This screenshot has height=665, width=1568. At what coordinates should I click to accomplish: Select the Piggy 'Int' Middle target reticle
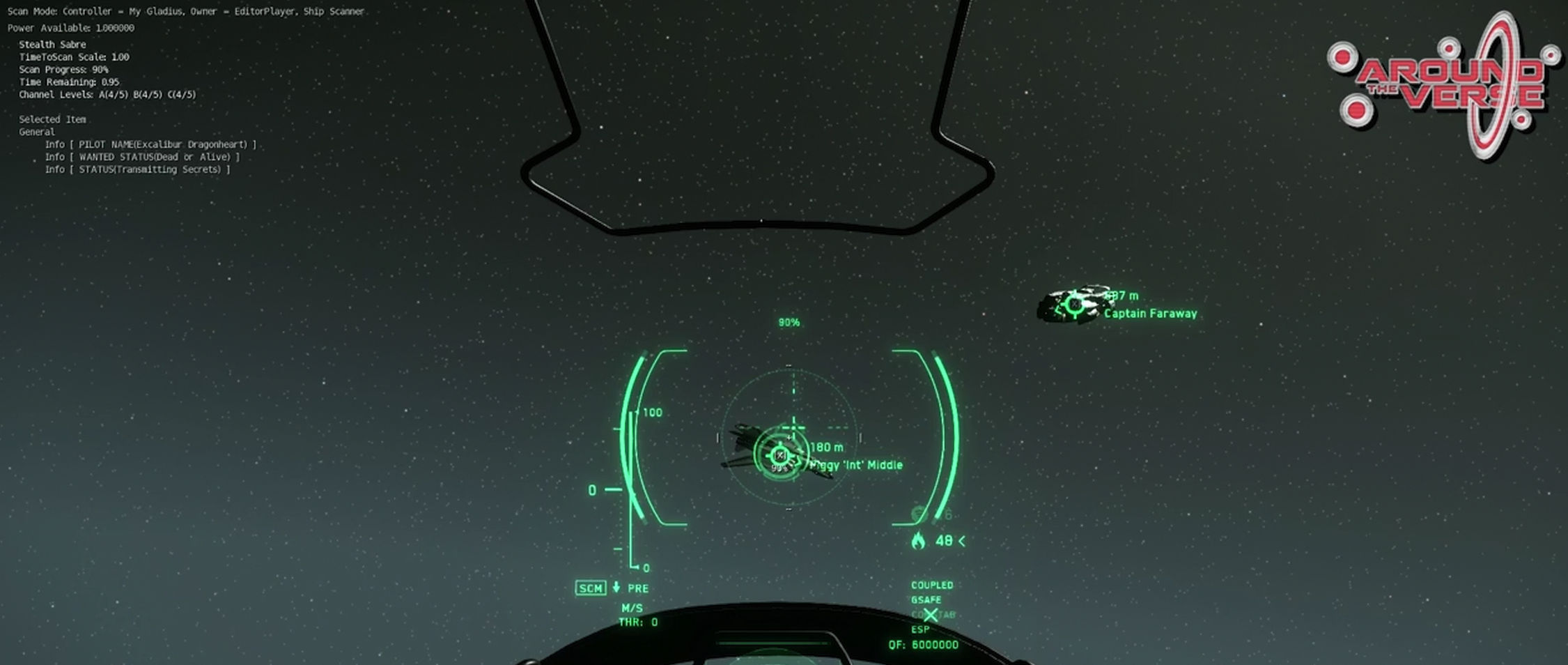point(780,455)
